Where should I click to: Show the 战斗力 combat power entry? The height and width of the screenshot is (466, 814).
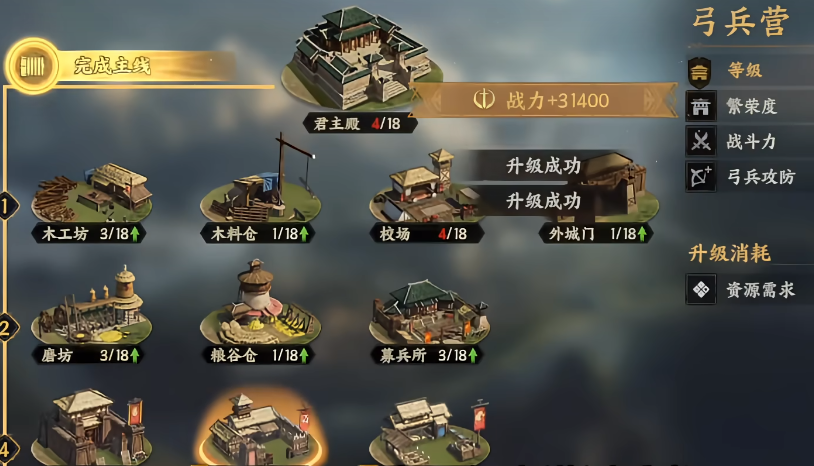pos(750,141)
